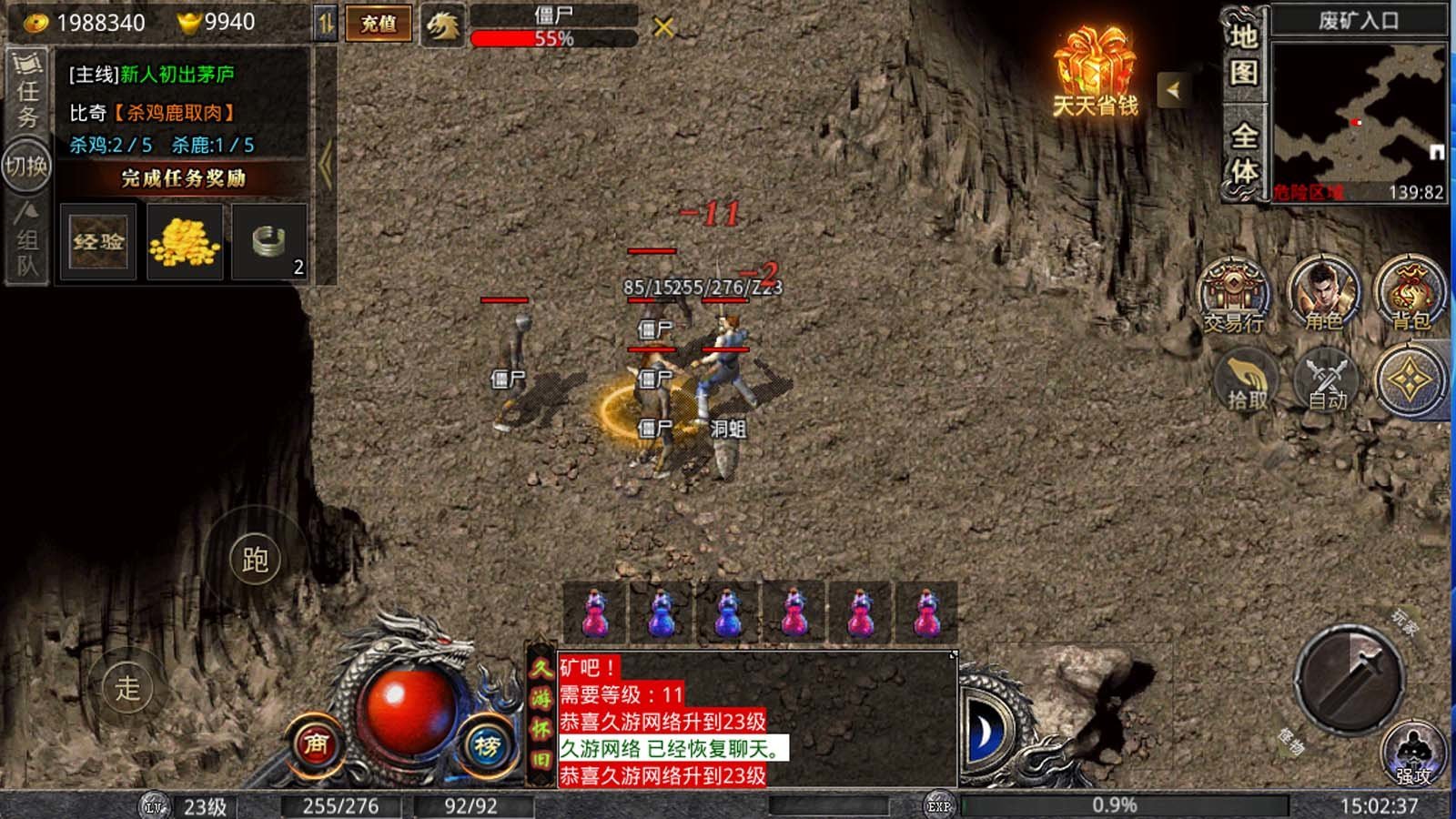This screenshot has width=1456, height=819.
Task: Switch to the 组队 team tab
Action: pyautogui.click(x=27, y=240)
